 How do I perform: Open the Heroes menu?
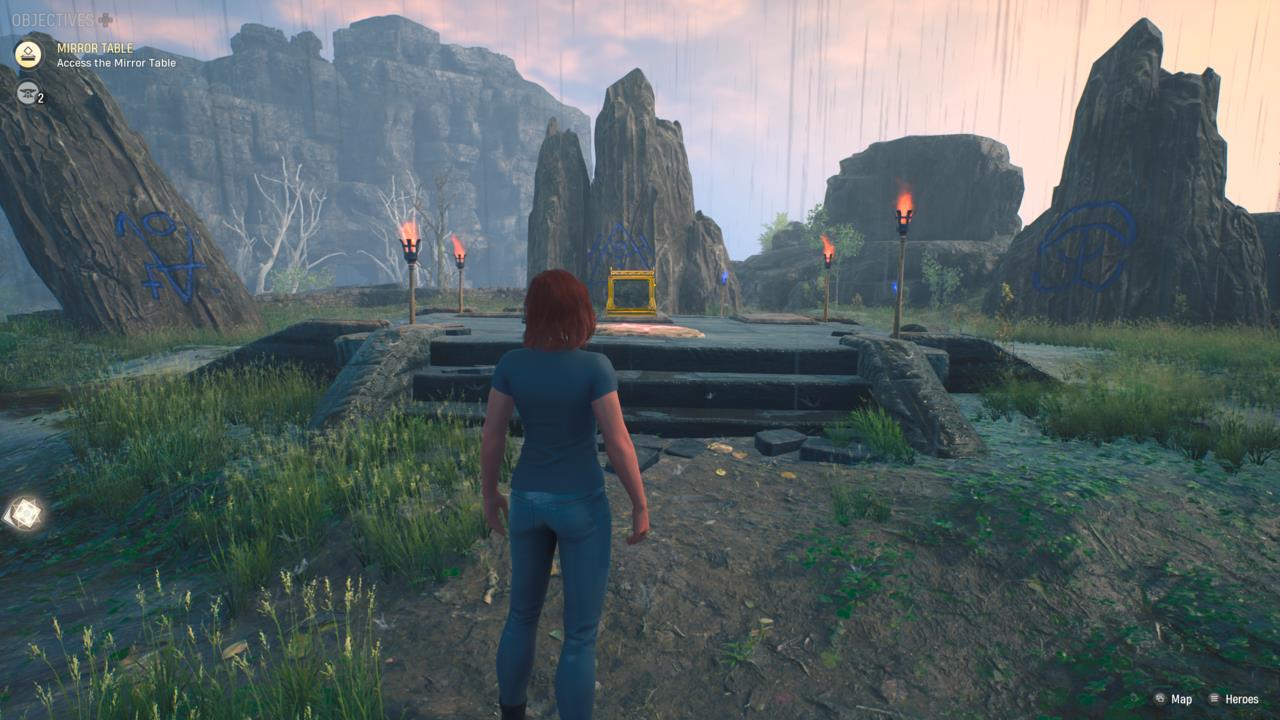[x=1233, y=699]
